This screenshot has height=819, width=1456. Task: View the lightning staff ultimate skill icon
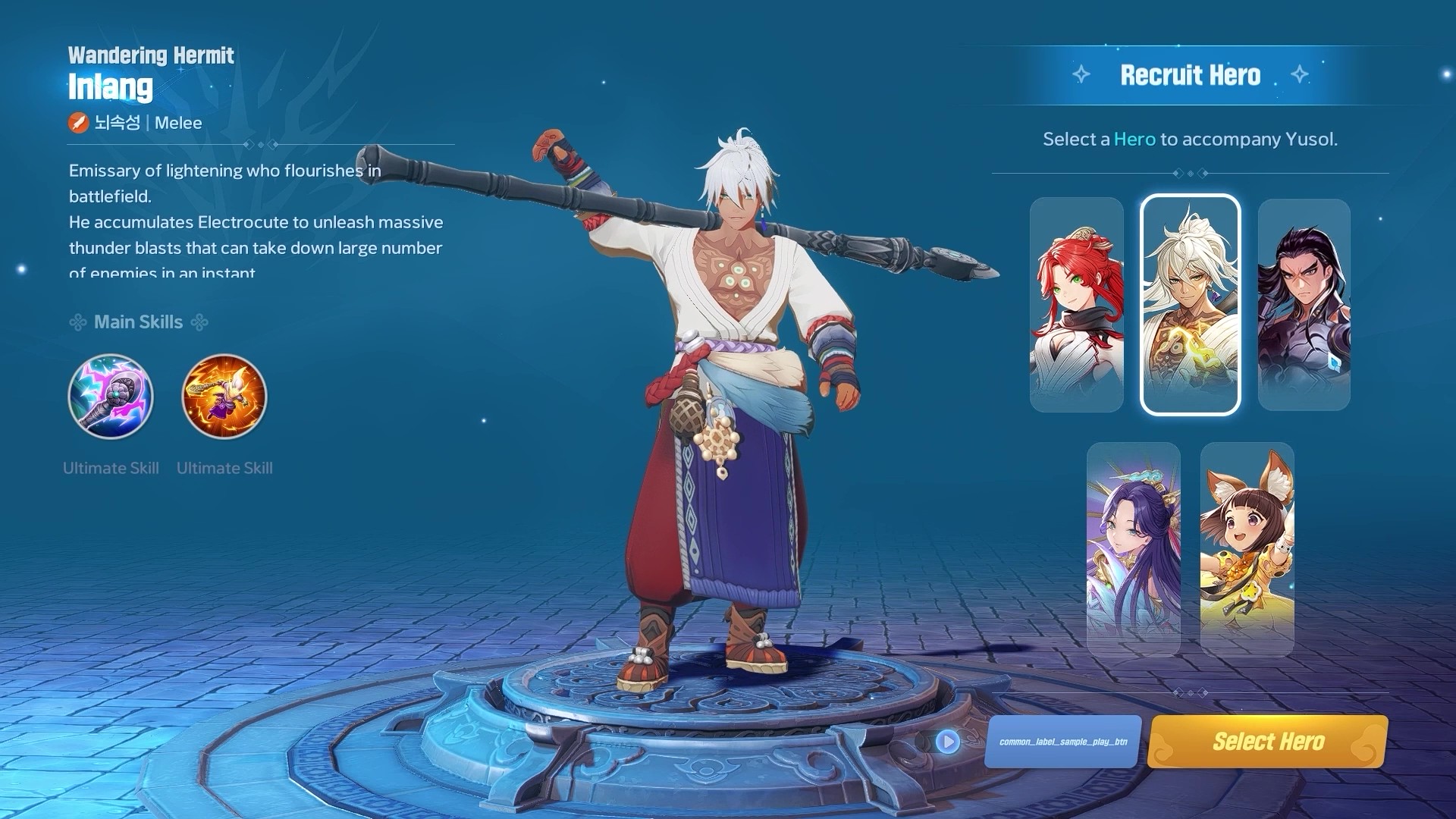111,397
